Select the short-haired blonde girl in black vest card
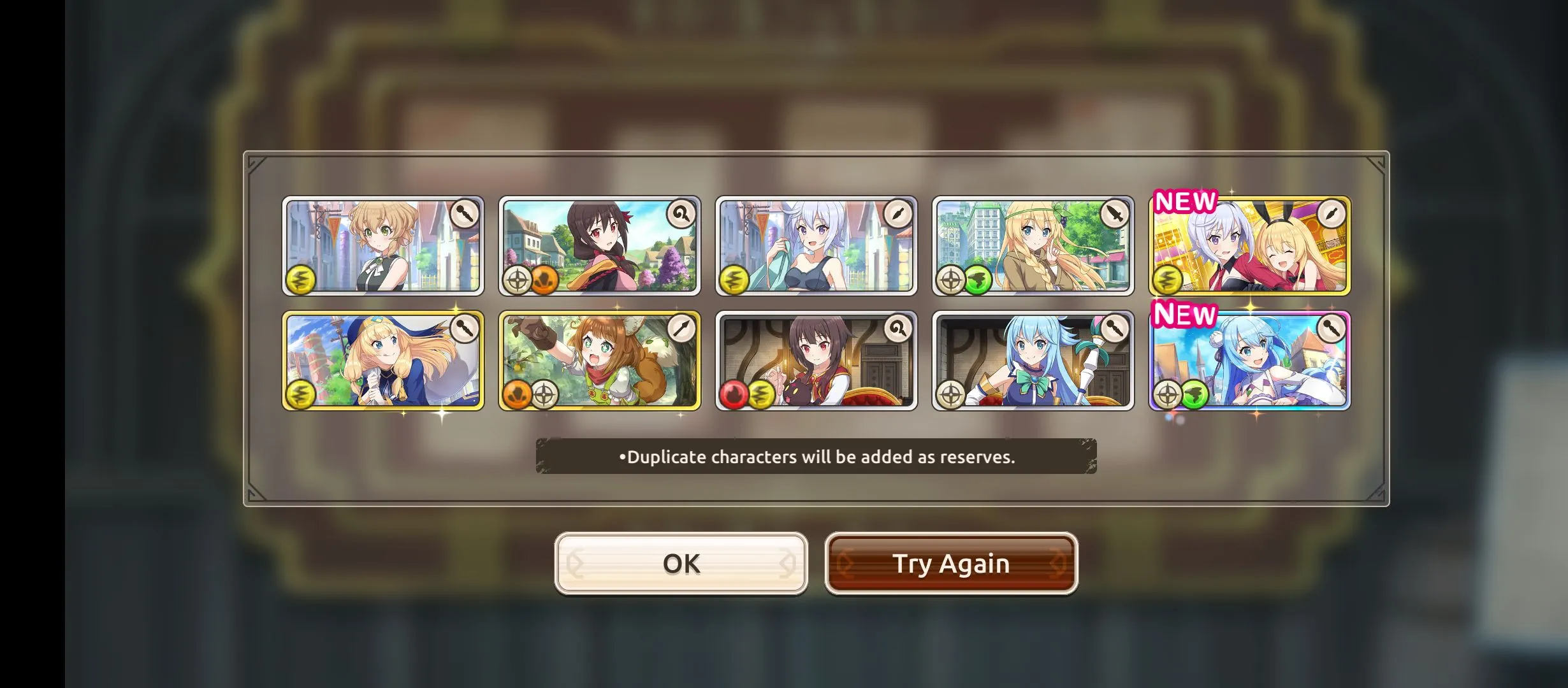This screenshot has height=688, width=1568. click(382, 246)
